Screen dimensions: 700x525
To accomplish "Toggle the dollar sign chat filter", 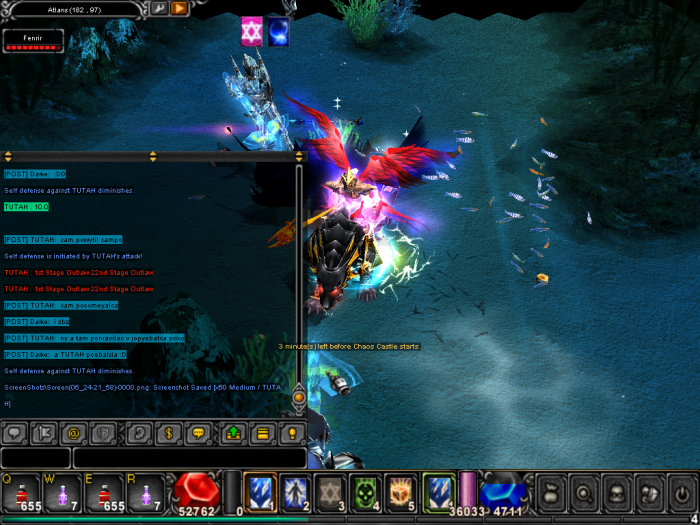I will [169, 434].
